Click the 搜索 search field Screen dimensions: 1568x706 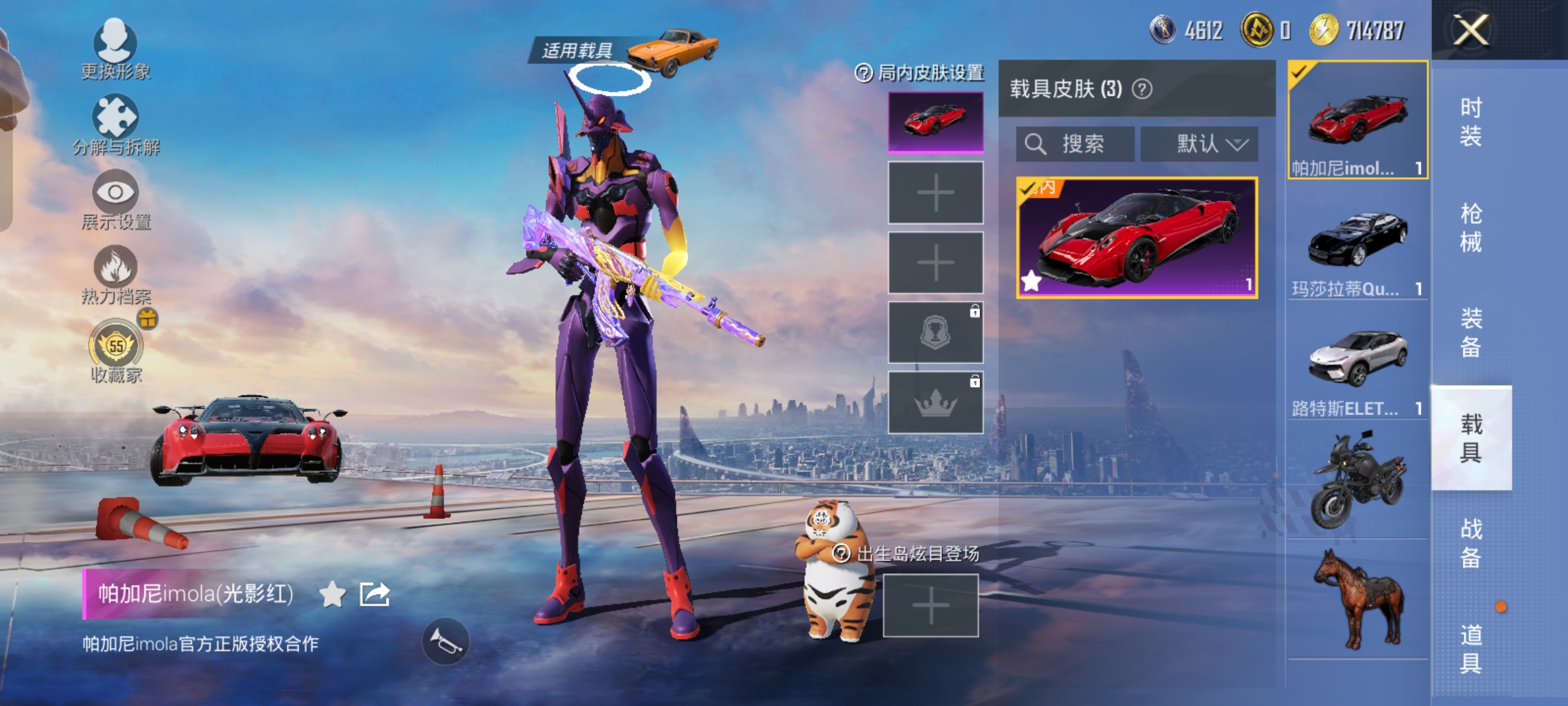(x=1075, y=144)
